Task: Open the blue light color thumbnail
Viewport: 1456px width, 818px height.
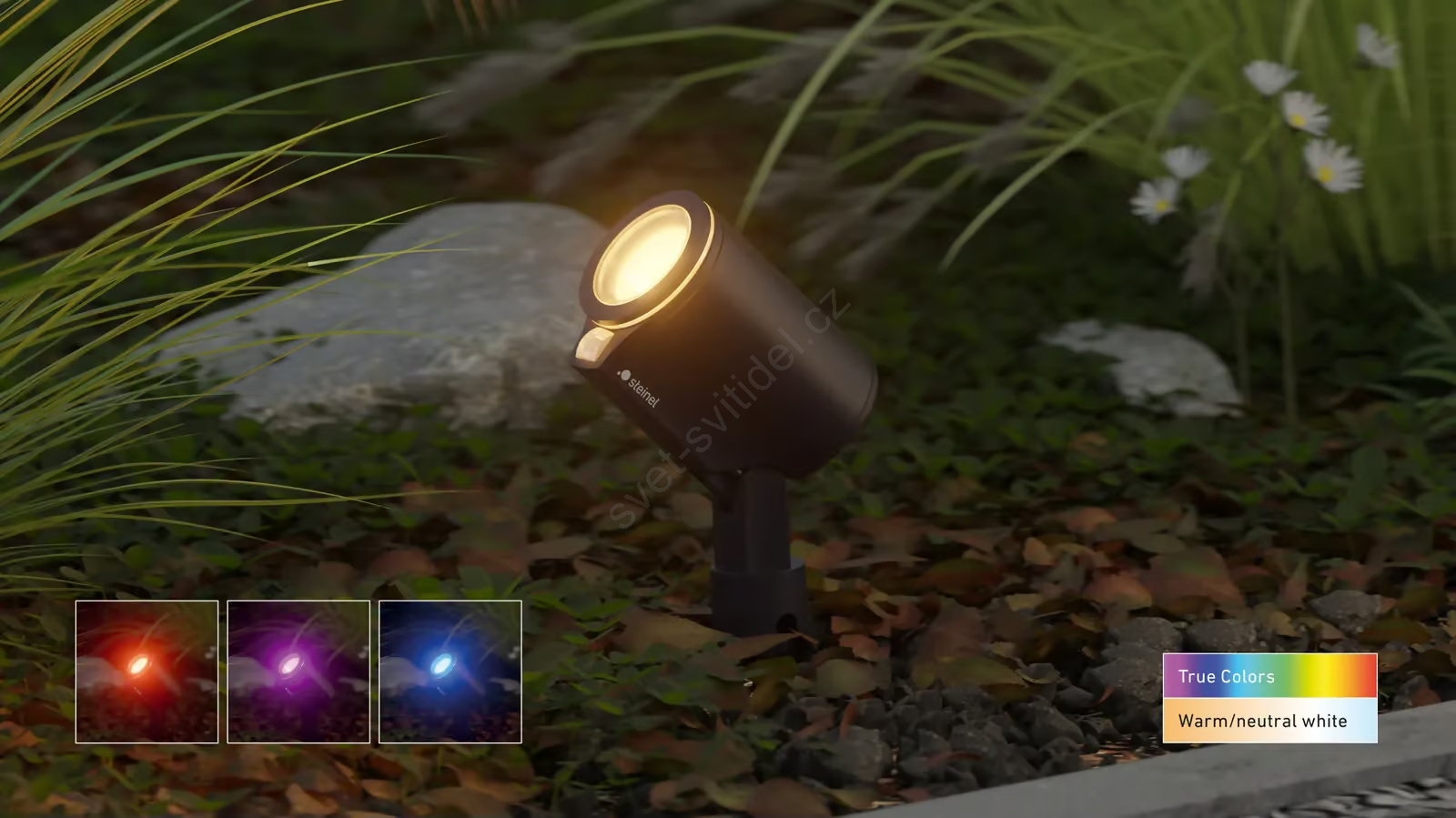Action: (x=450, y=672)
